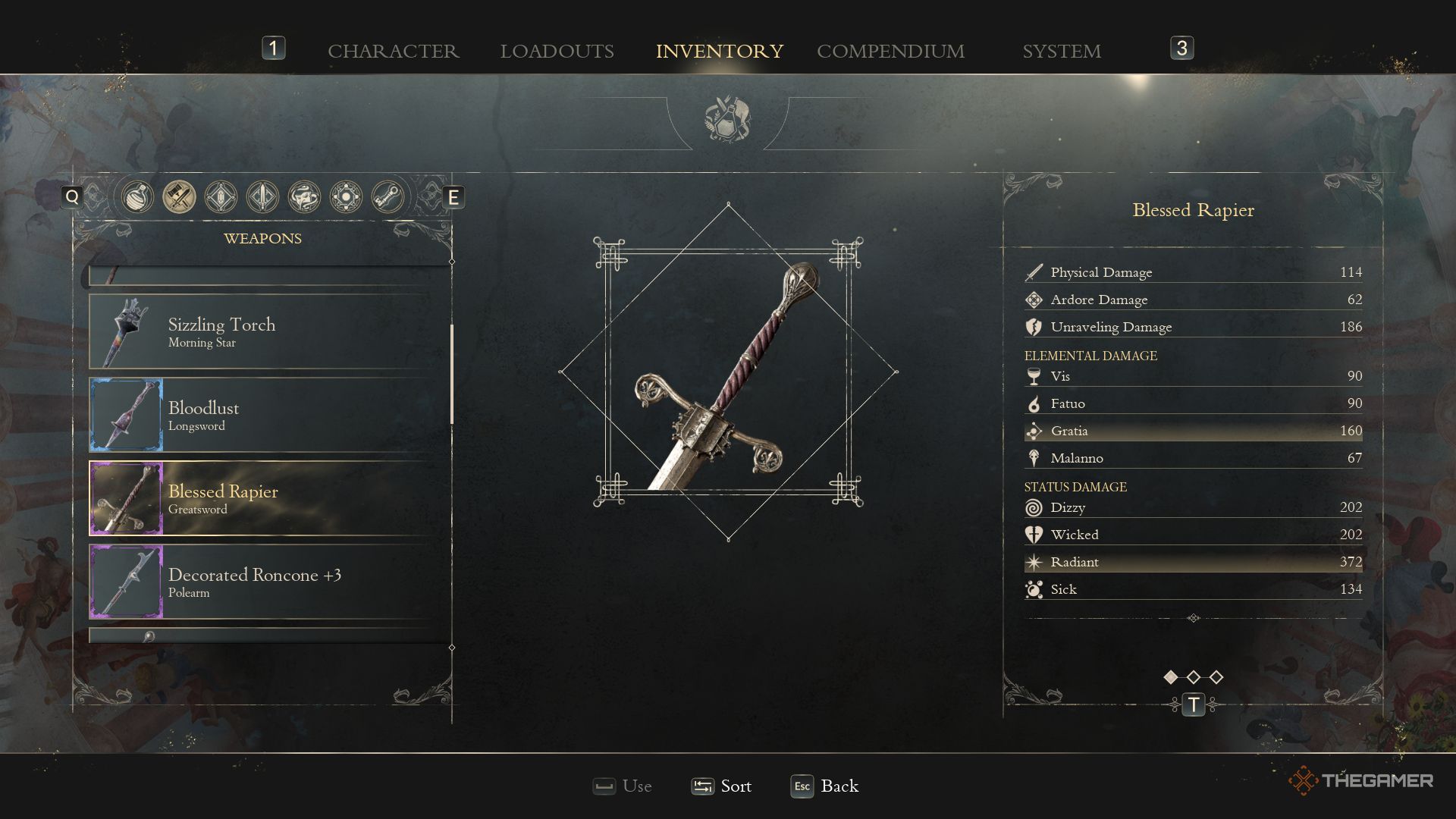Select the Blessed Rapier greatsword entry
The height and width of the screenshot is (819, 1456).
pos(269,499)
